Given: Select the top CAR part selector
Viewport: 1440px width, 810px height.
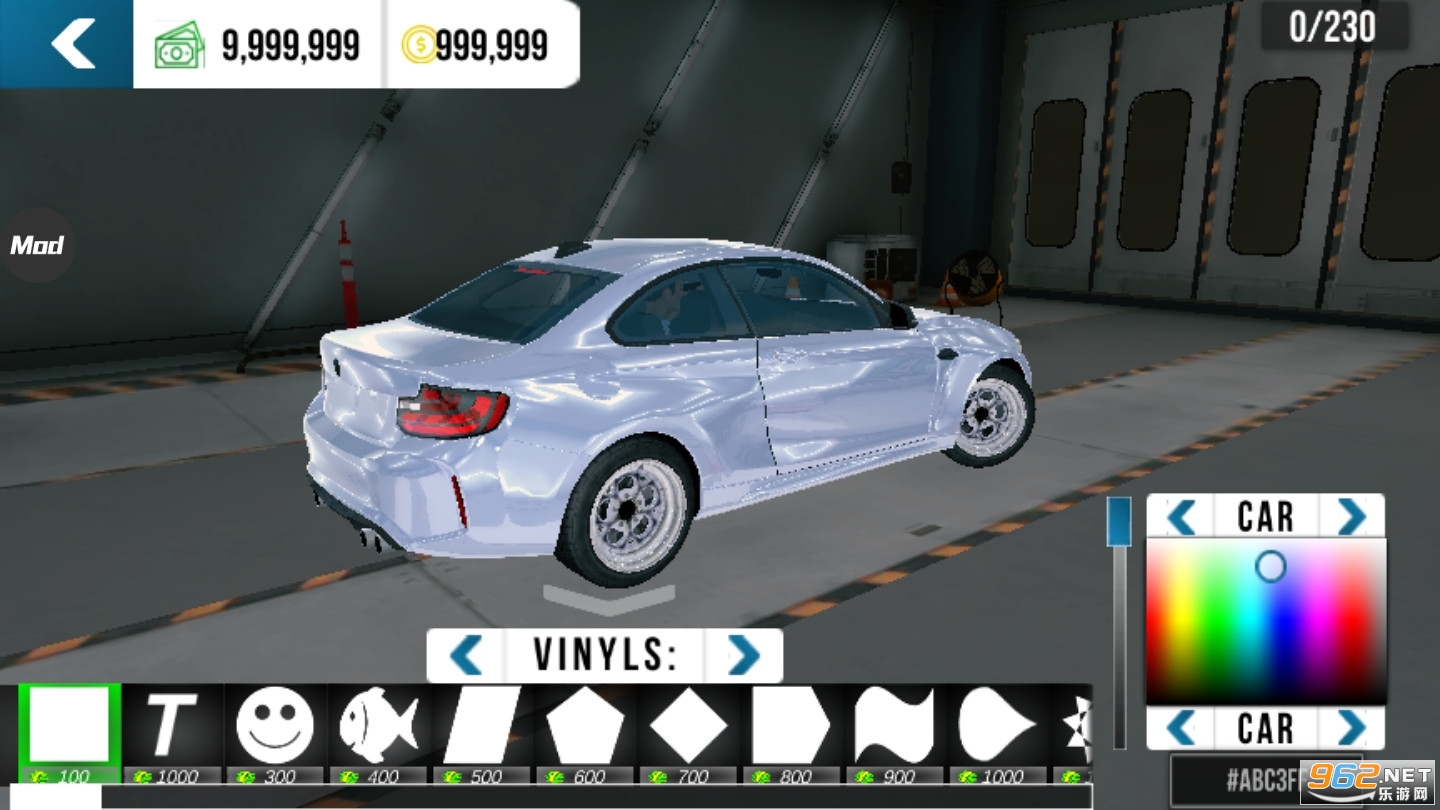Looking at the screenshot, I should pos(1265,516).
